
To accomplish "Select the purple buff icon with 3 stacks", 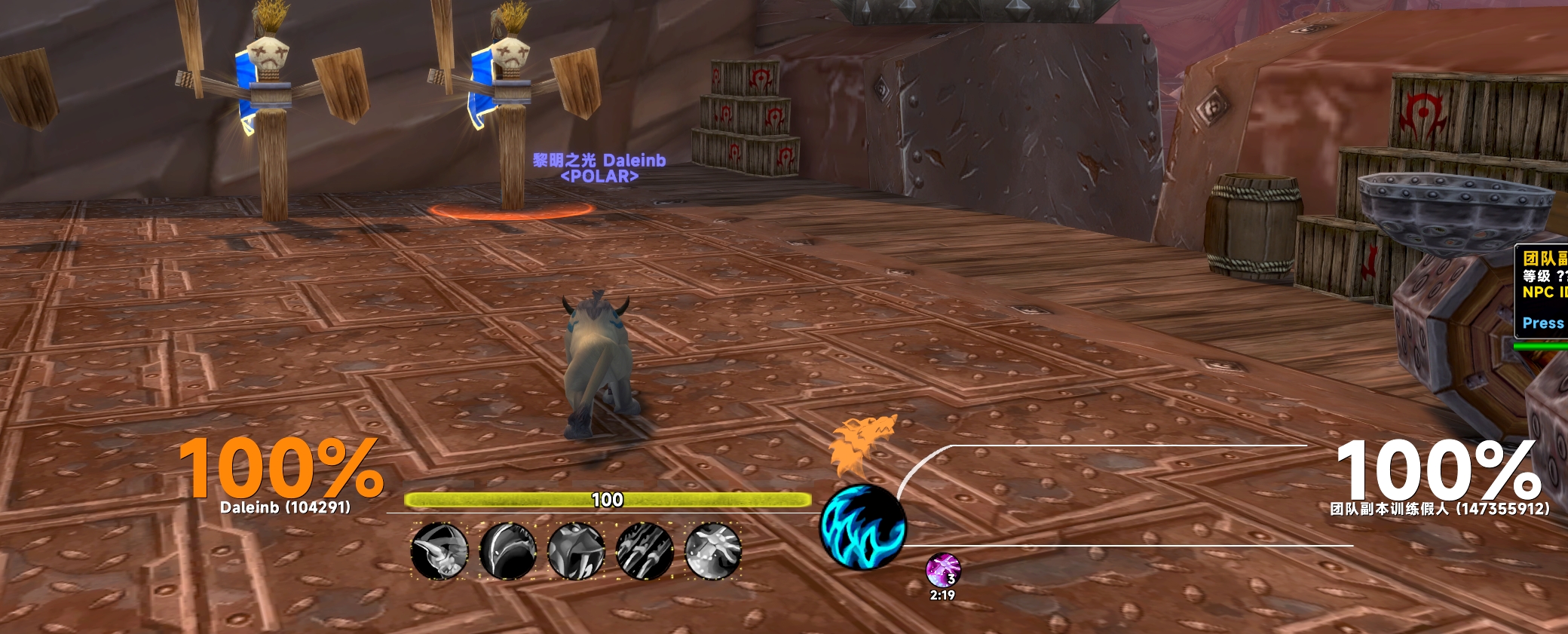I will (x=942, y=570).
